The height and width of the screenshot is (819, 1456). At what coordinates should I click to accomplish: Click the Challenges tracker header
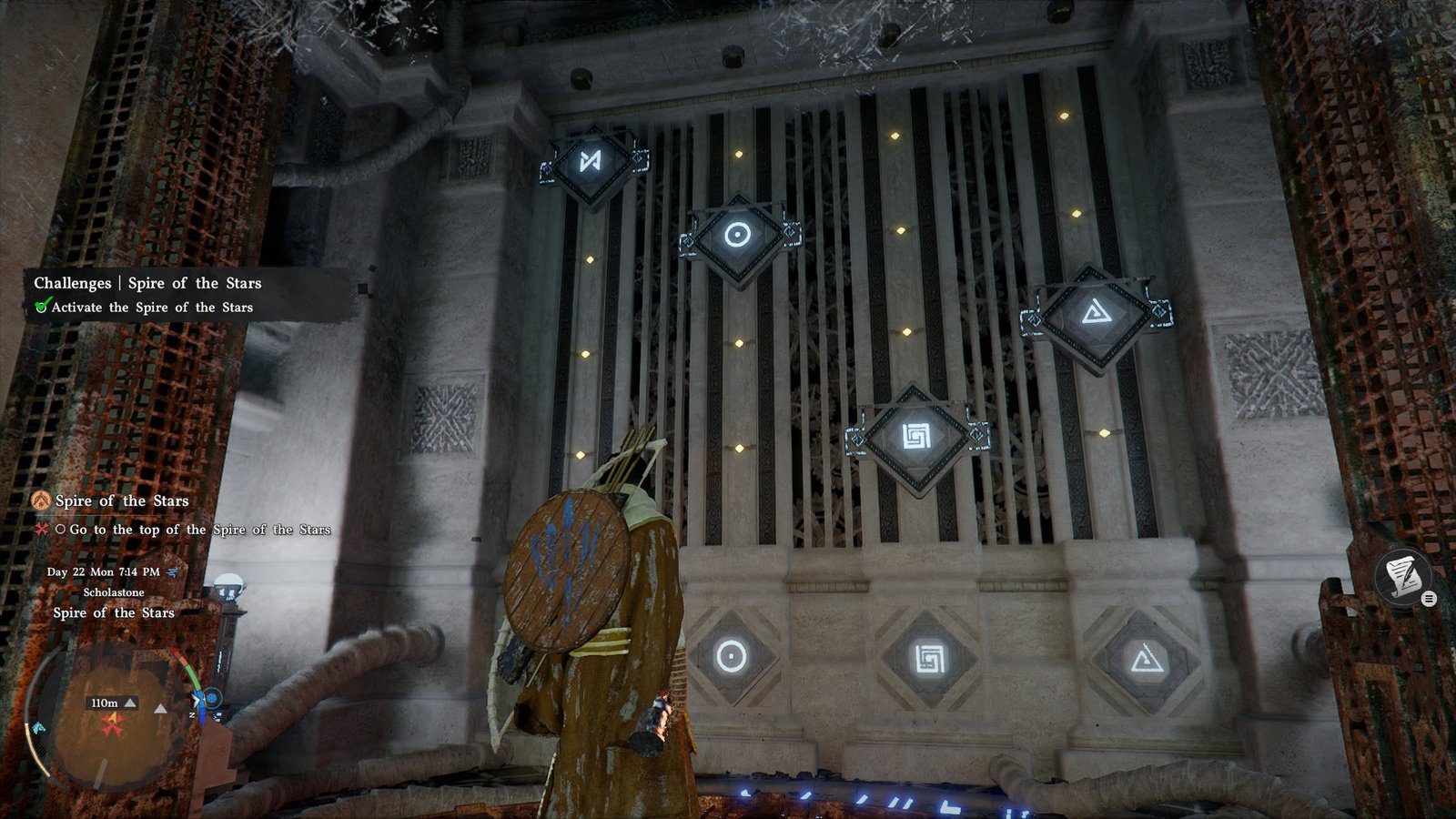click(x=147, y=283)
